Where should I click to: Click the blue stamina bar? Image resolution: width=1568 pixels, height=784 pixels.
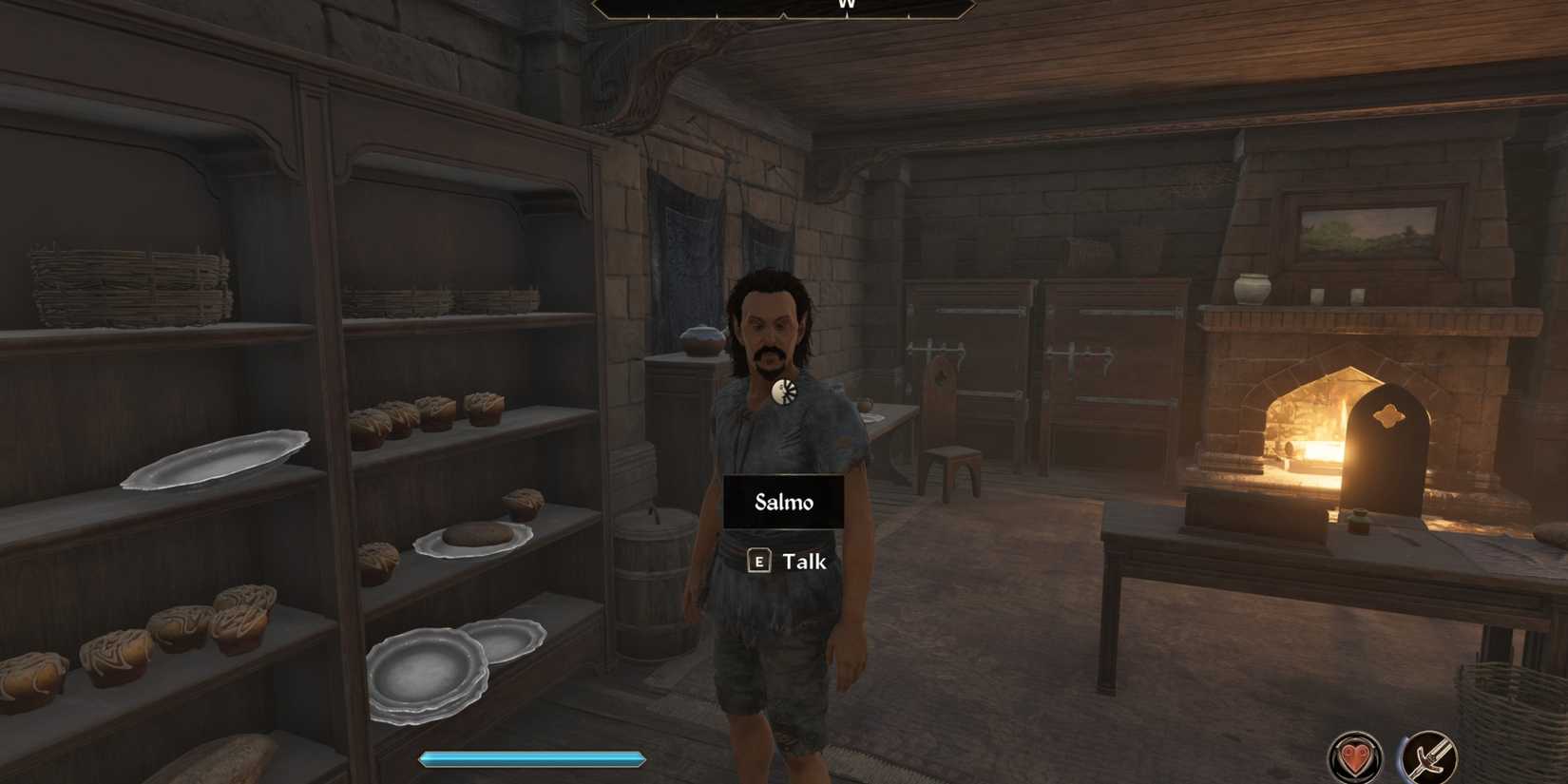(530, 759)
